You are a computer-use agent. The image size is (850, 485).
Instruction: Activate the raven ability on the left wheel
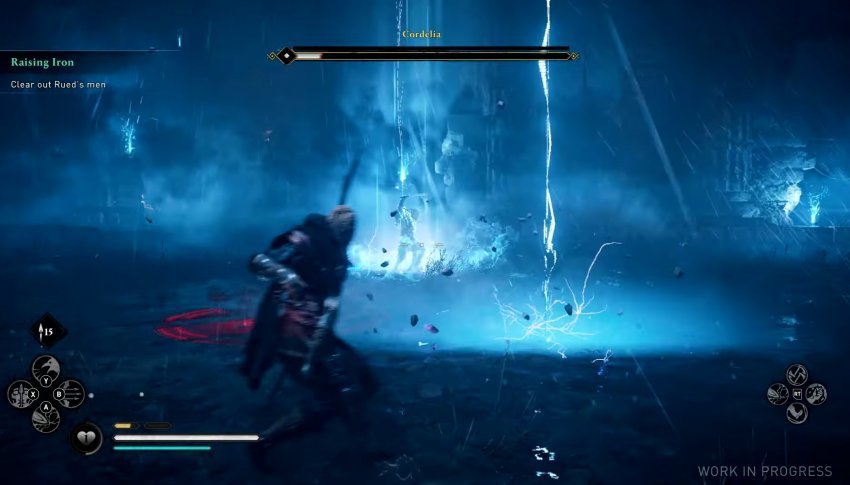(x=46, y=370)
